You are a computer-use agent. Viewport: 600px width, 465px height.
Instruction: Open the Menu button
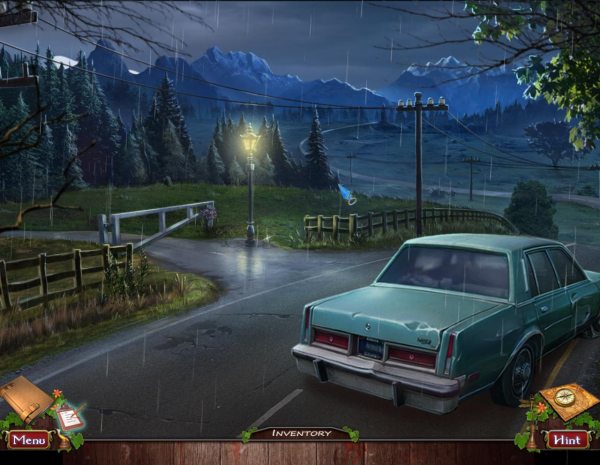tap(29, 439)
